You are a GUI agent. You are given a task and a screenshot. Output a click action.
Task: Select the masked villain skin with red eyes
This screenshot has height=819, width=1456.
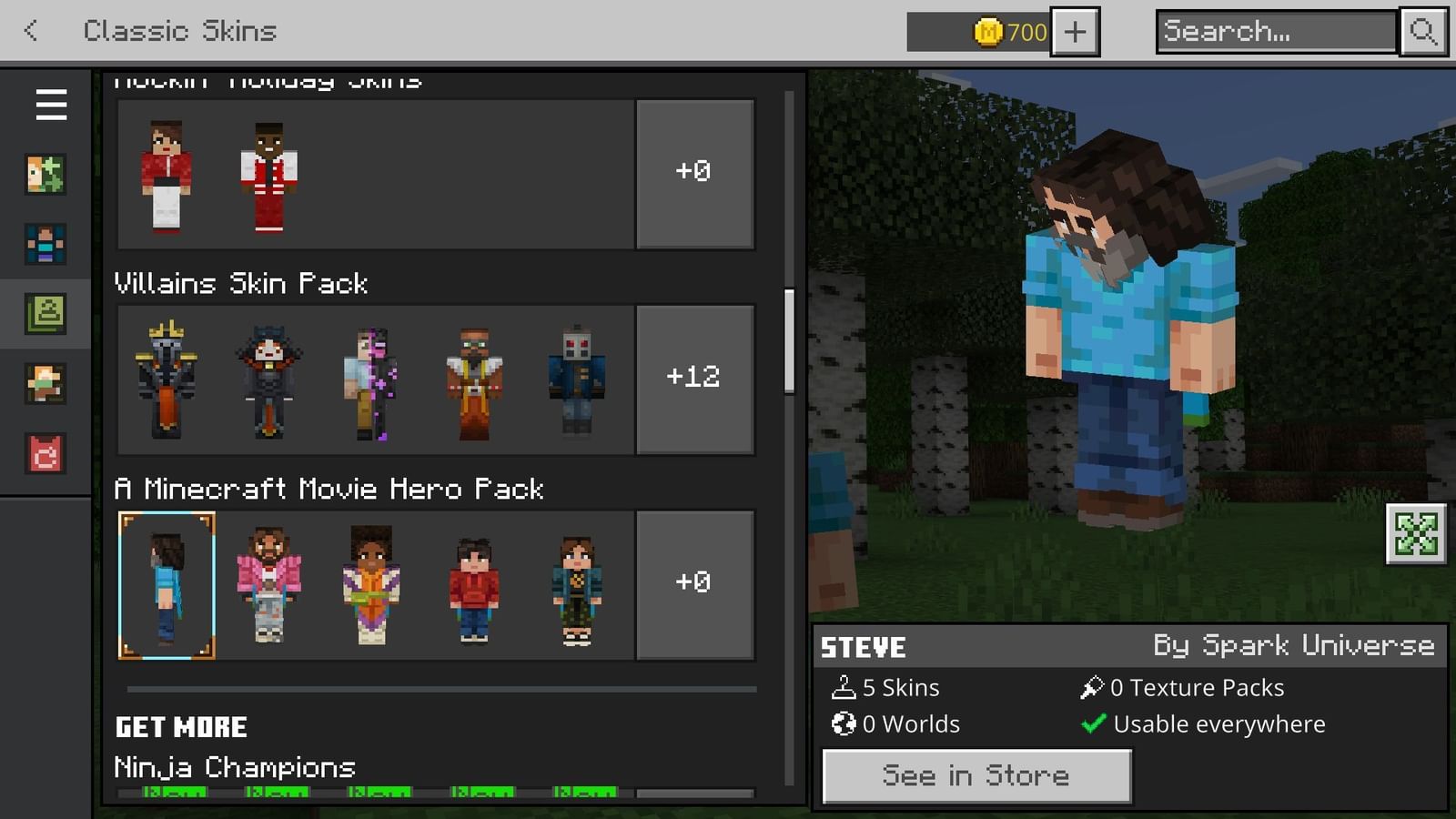click(x=578, y=379)
